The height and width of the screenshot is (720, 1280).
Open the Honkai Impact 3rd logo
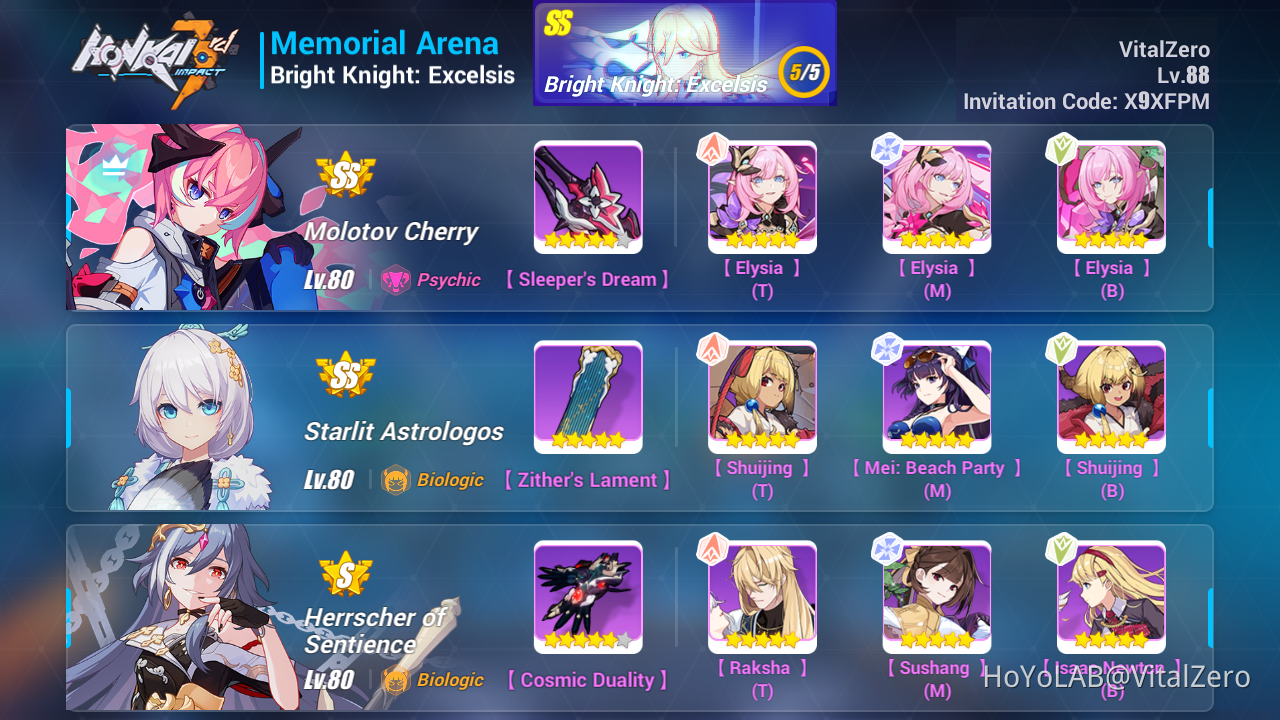(155, 55)
